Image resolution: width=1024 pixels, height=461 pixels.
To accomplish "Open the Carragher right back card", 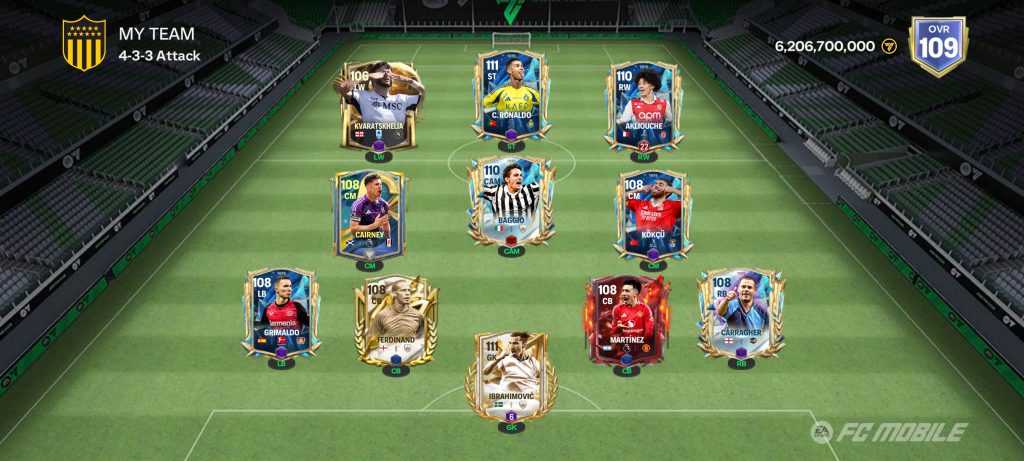I will [741, 313].
